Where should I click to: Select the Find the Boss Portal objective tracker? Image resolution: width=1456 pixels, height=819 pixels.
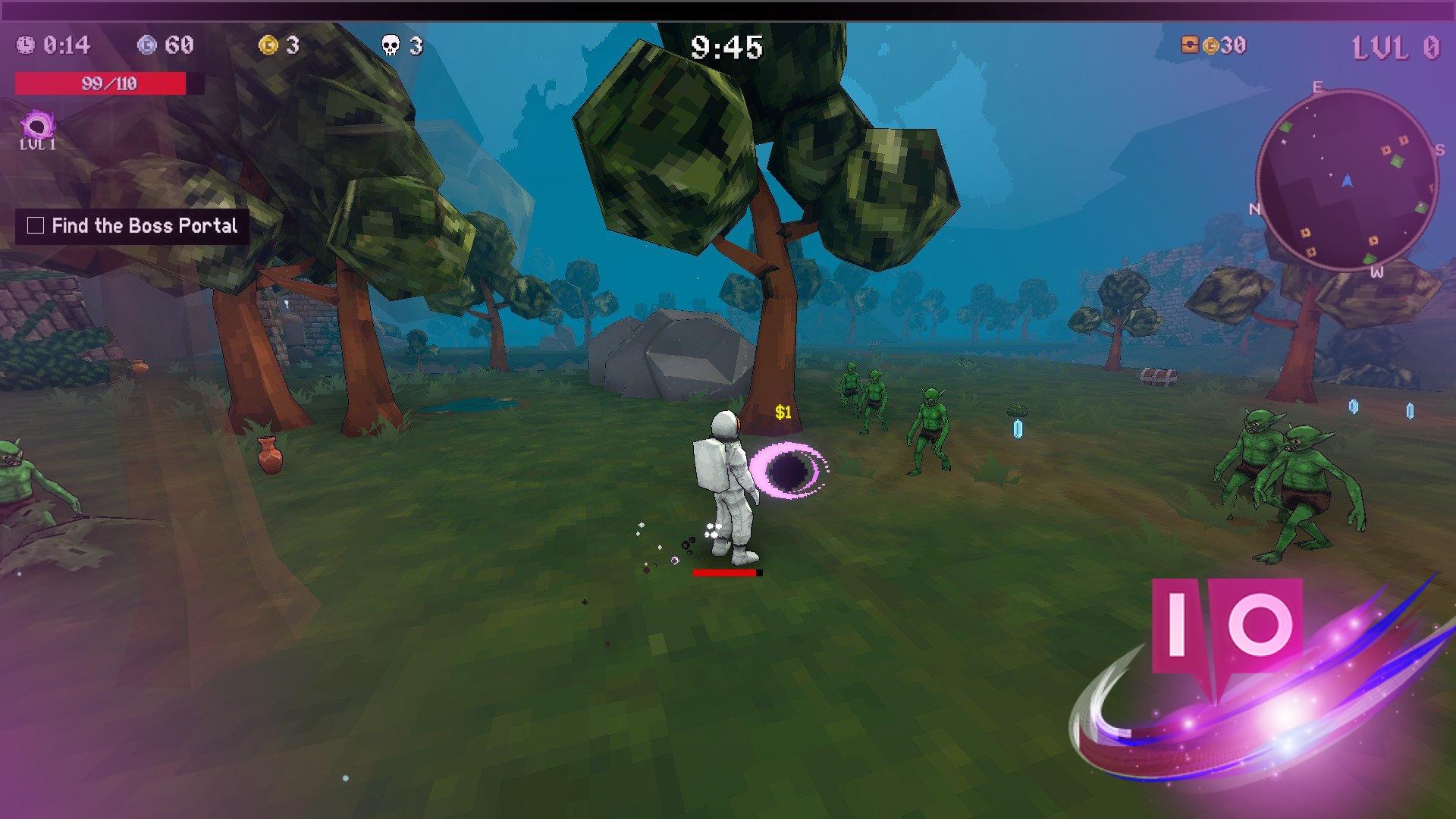pos(133,226)
